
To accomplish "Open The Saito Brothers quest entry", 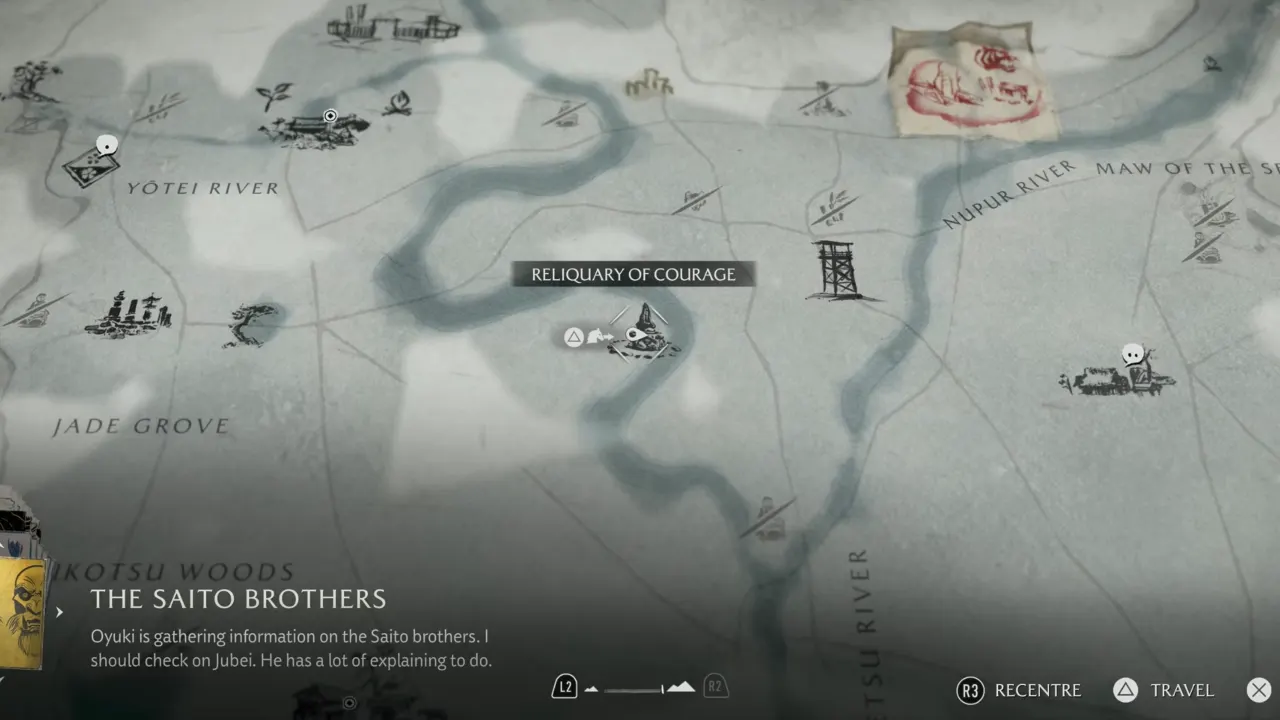I will [x=238, y=599].
